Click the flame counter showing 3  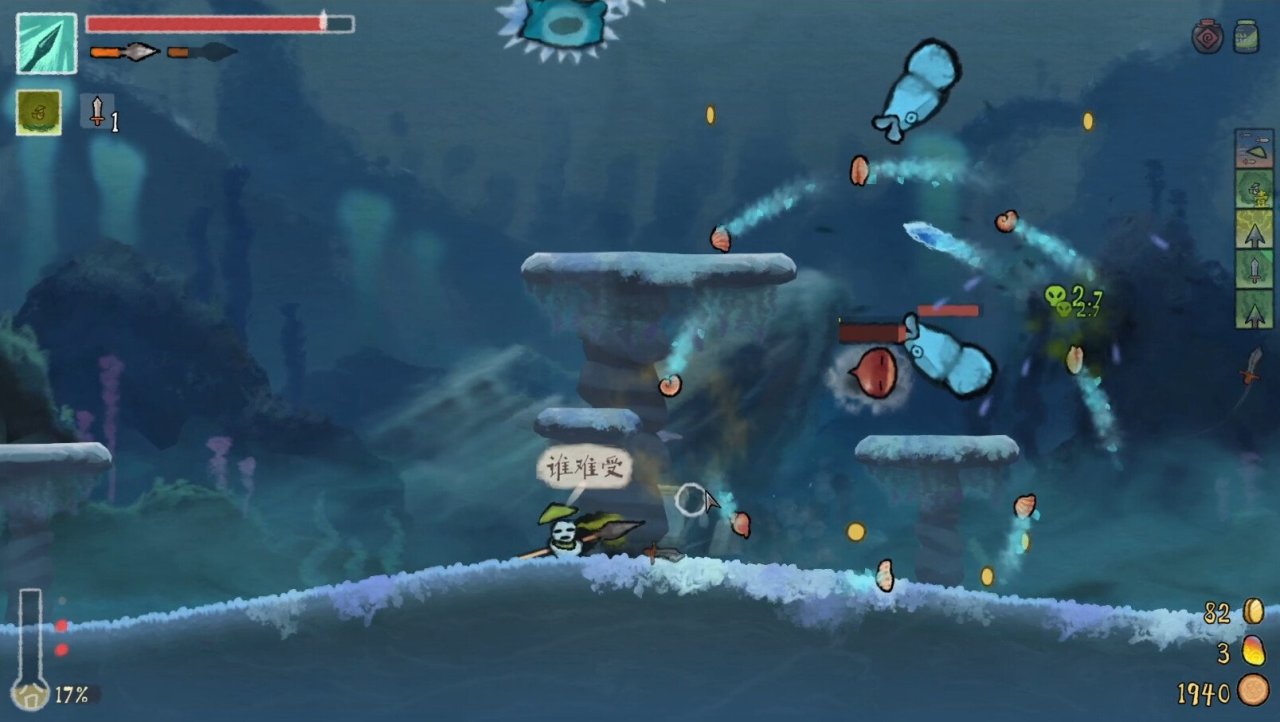pyautogui.click(x=1224, y=650)
